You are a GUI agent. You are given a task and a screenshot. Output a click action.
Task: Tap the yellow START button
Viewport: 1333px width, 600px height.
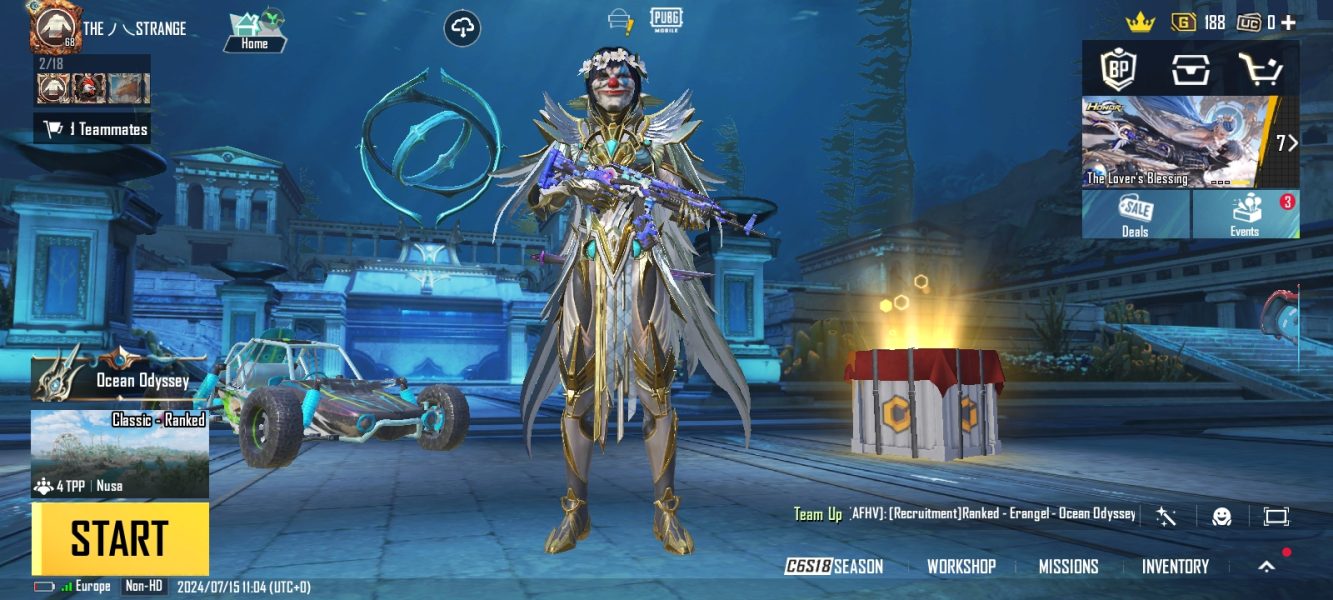click(120, 539)
